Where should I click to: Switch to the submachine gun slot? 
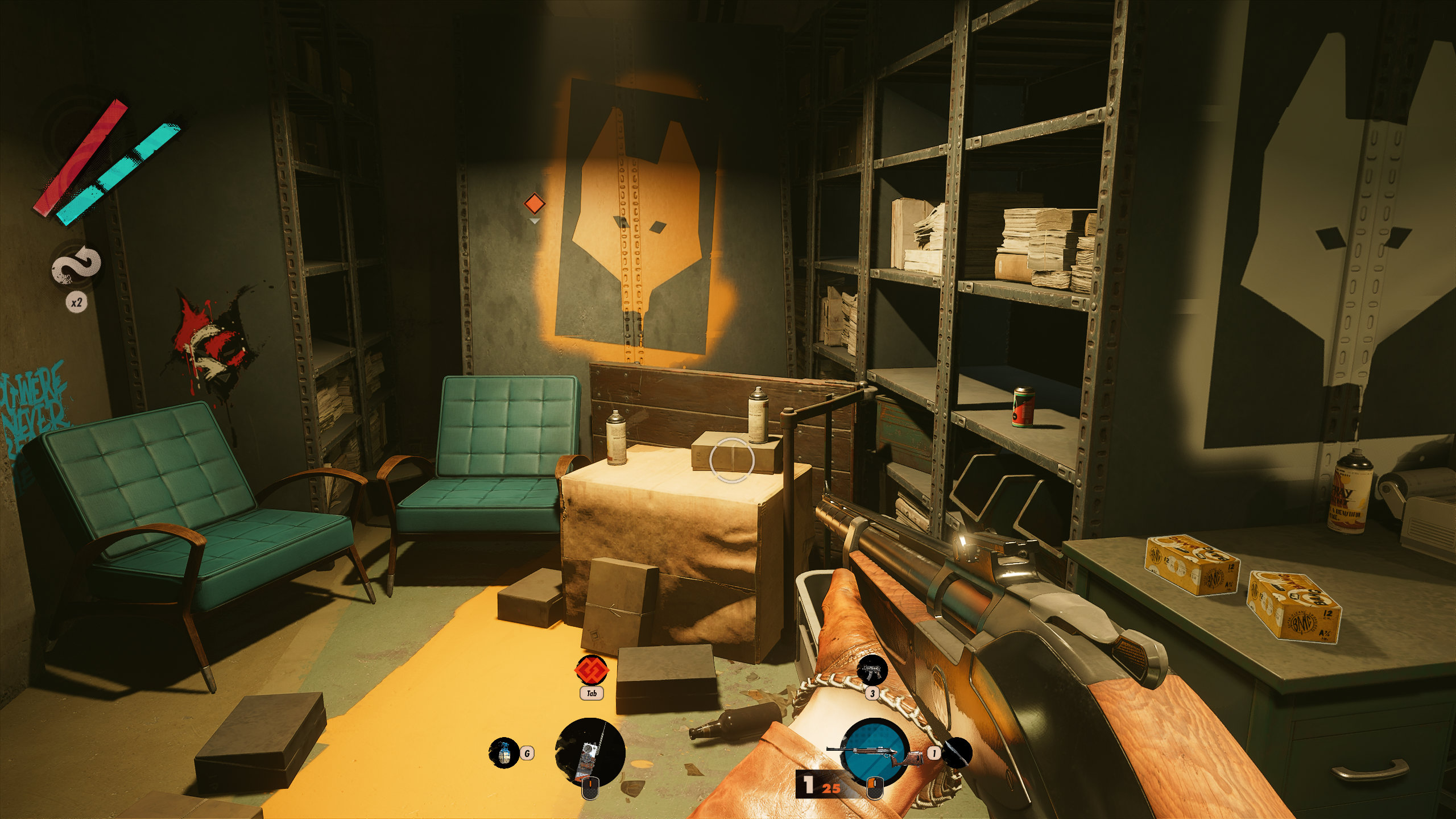[872, 671]
